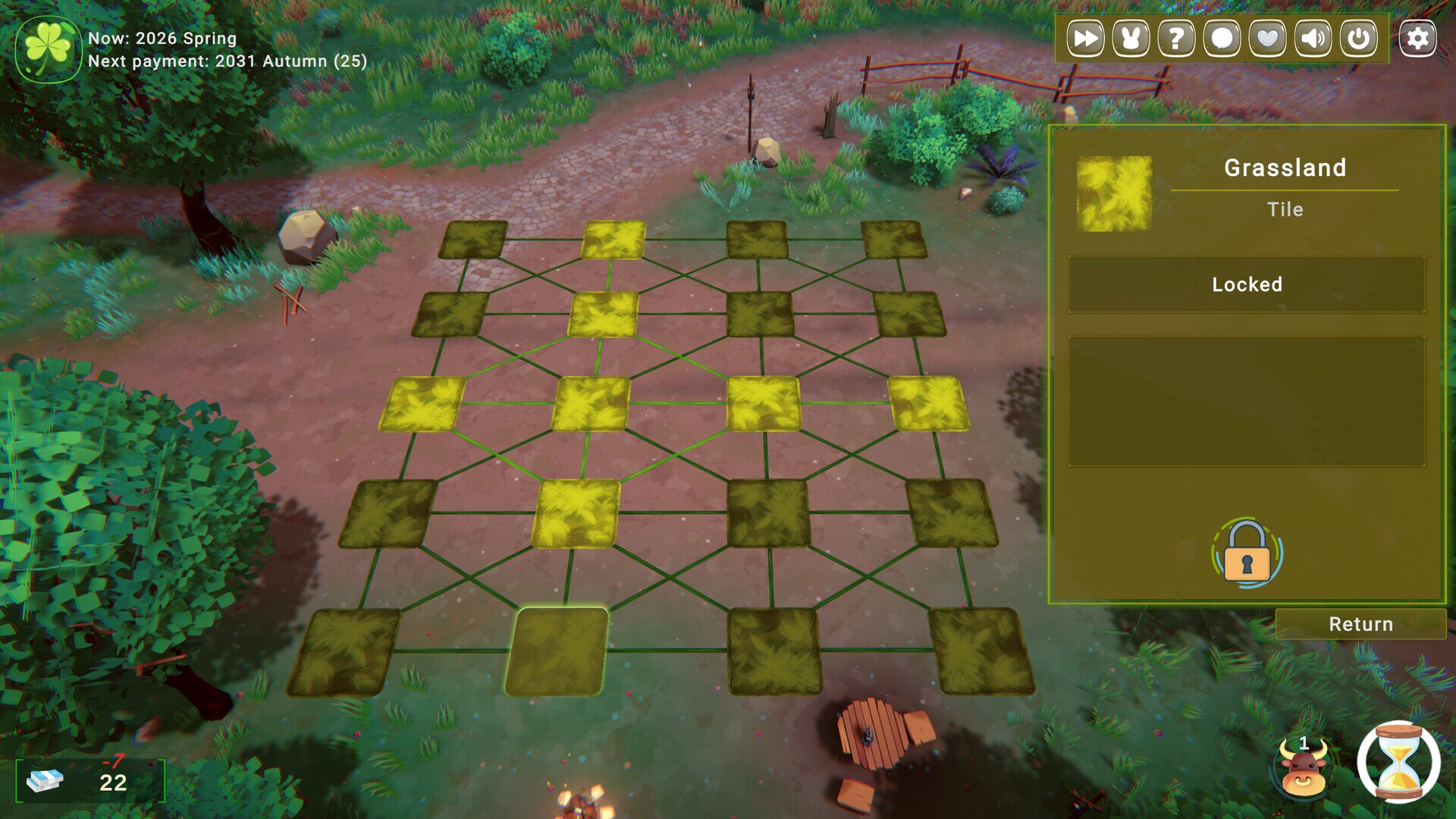
Task: Open the settings gear icon
Action: coord(1417,38)
